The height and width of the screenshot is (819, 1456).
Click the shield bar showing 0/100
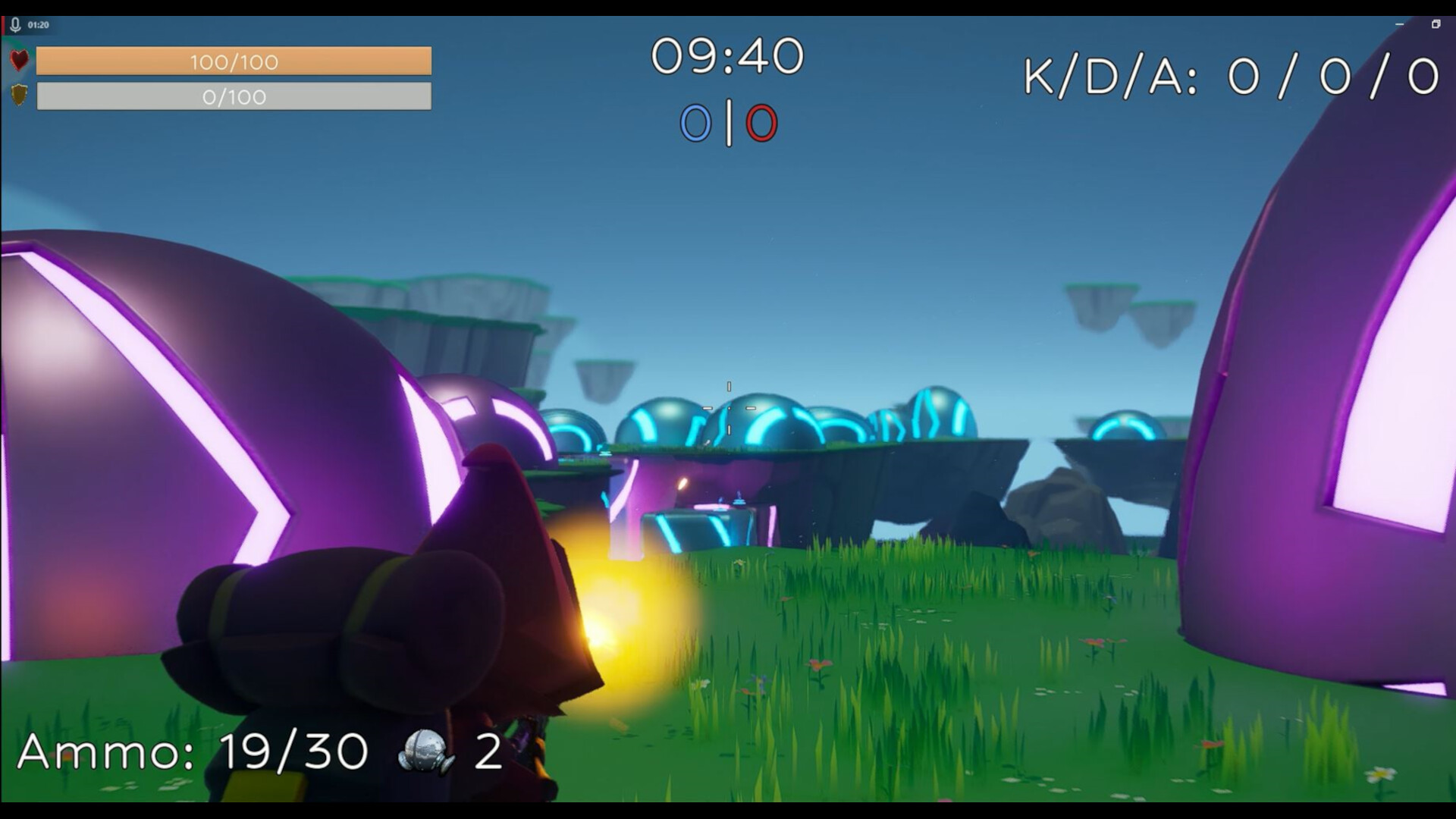pyautogui.click(x=235, y=97)
